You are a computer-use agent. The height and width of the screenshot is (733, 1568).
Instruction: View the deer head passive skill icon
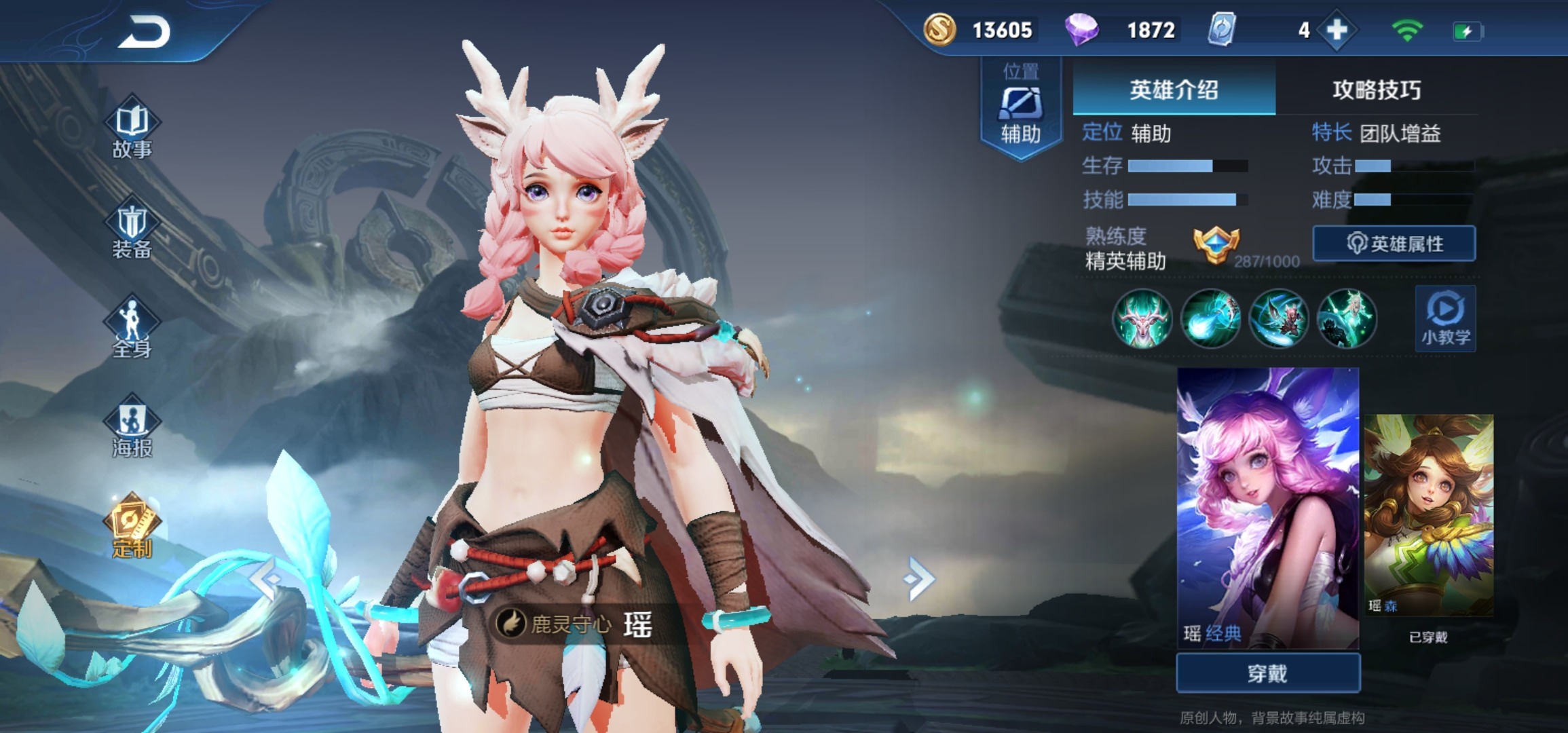click(1142, 318)
